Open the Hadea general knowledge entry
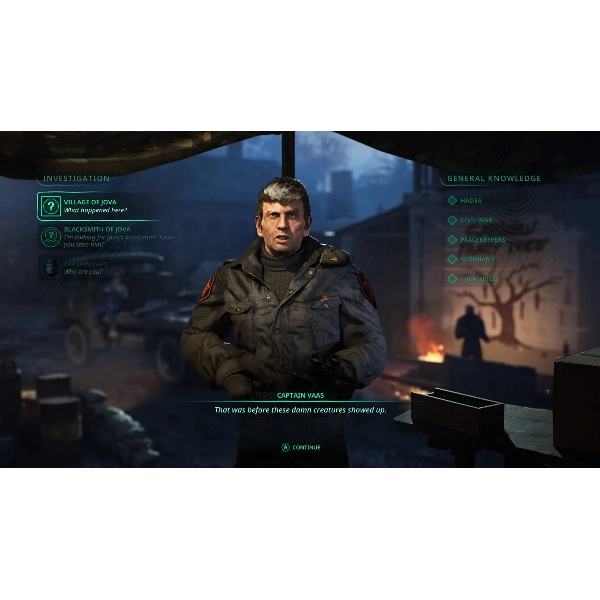Viewport: 600px width, 600px height. click(471, 200)
